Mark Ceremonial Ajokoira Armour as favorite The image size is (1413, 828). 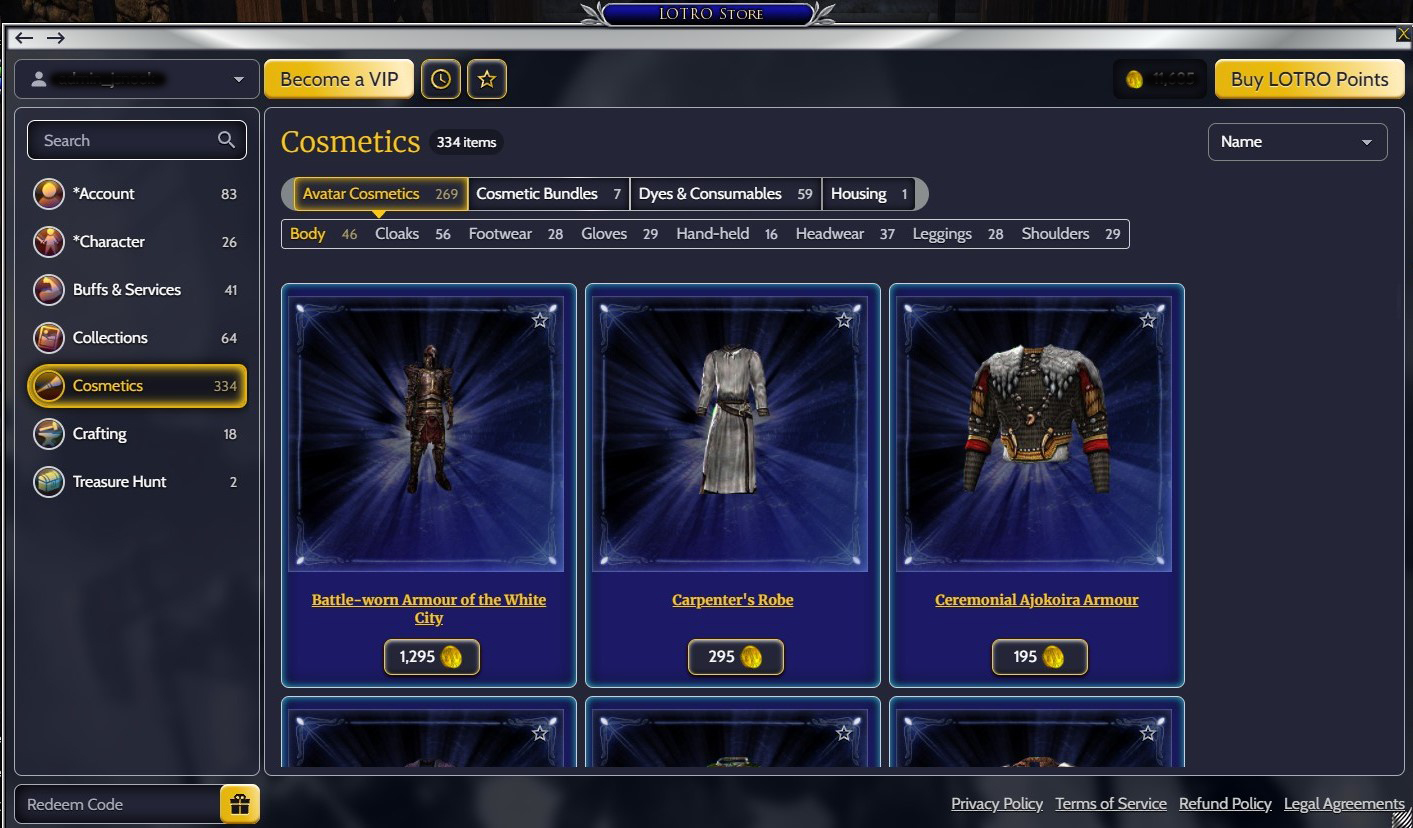click(x=1147, y=318)
